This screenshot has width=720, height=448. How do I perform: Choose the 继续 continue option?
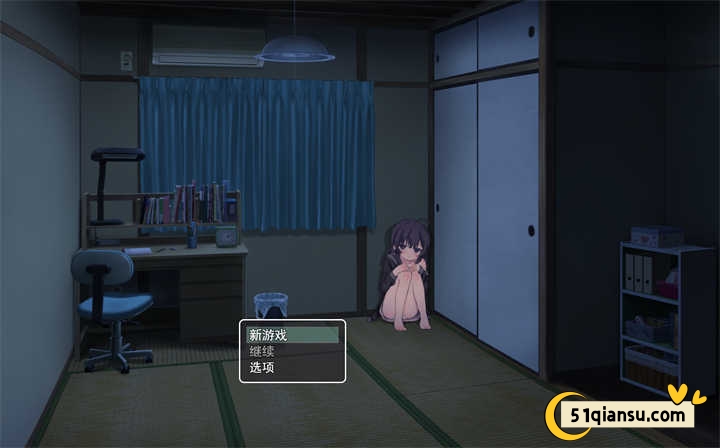tap(292, 351)
